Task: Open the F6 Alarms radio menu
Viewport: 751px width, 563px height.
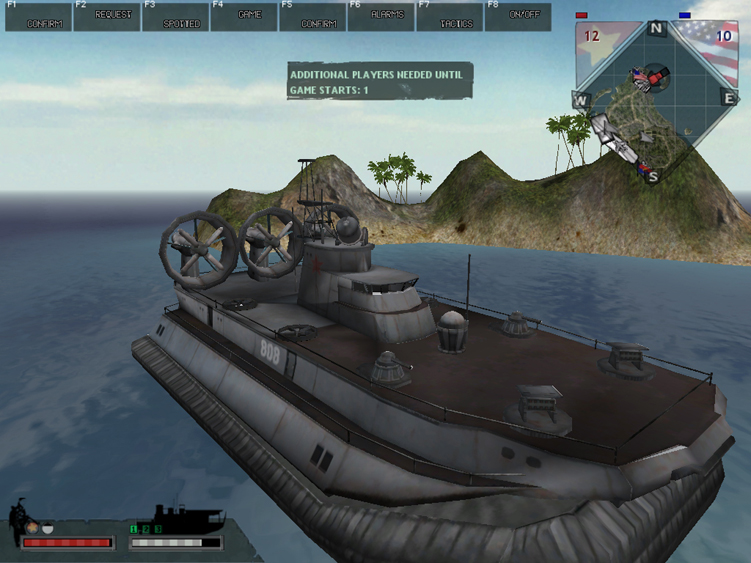Action: click(x=381, y=17)
